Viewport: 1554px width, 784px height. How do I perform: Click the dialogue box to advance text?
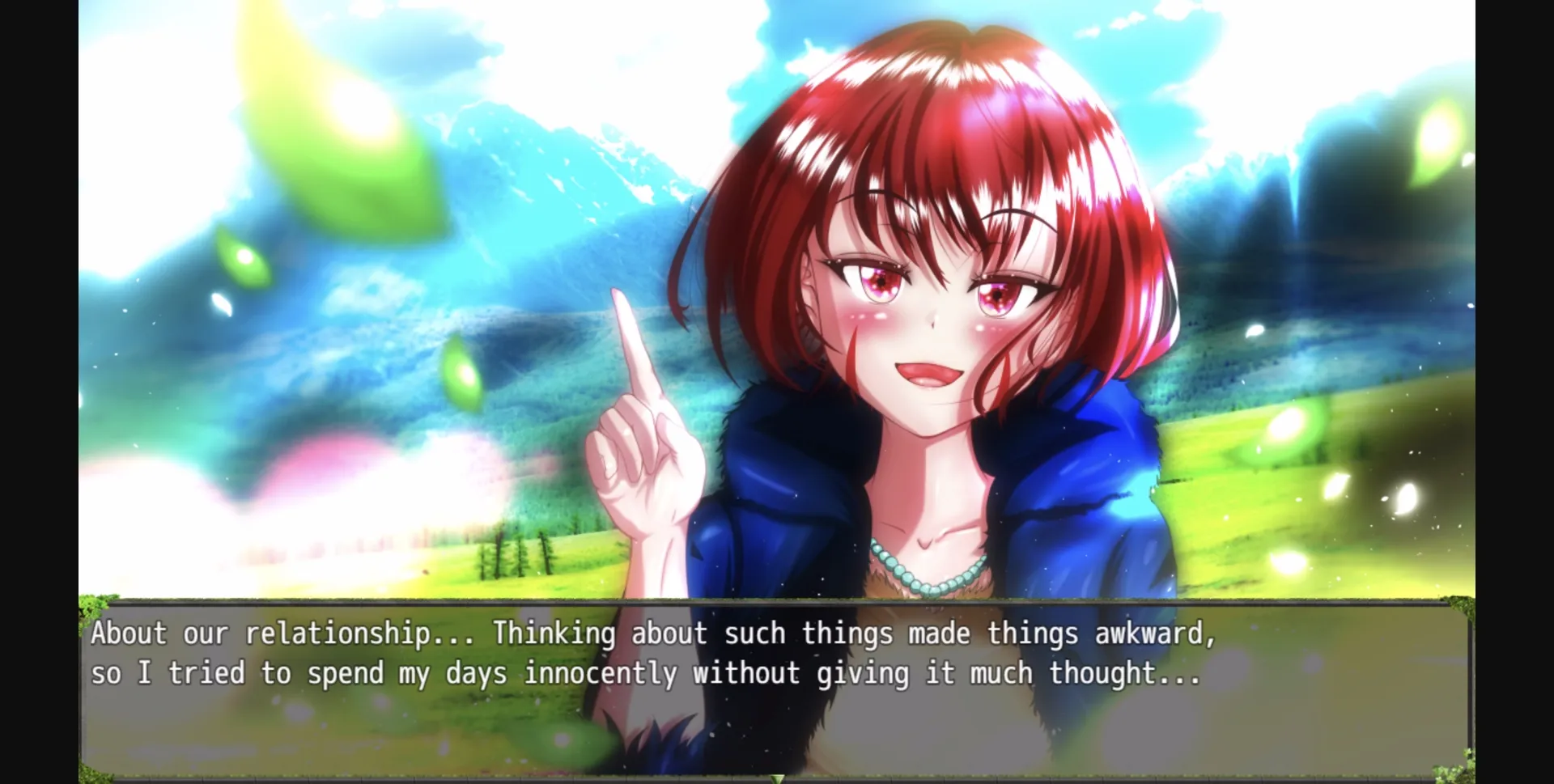777,720
